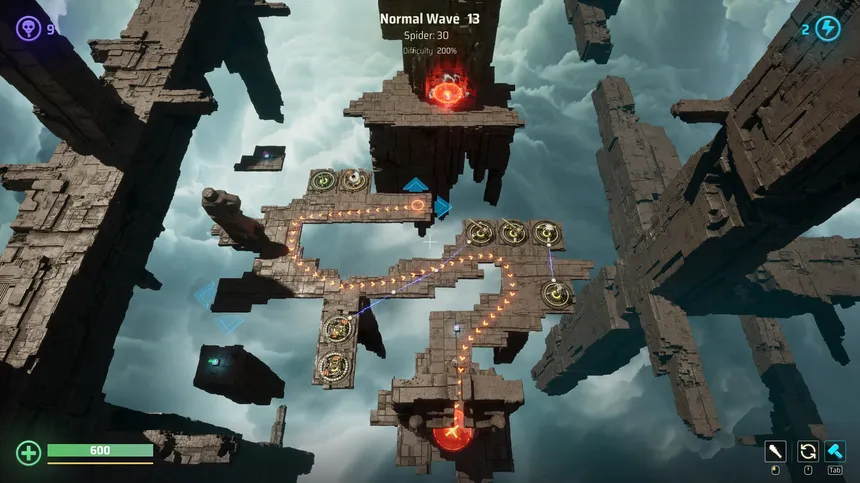Open build mode with the hammer icon
This screenshot has width=860, height=483.
835,451
